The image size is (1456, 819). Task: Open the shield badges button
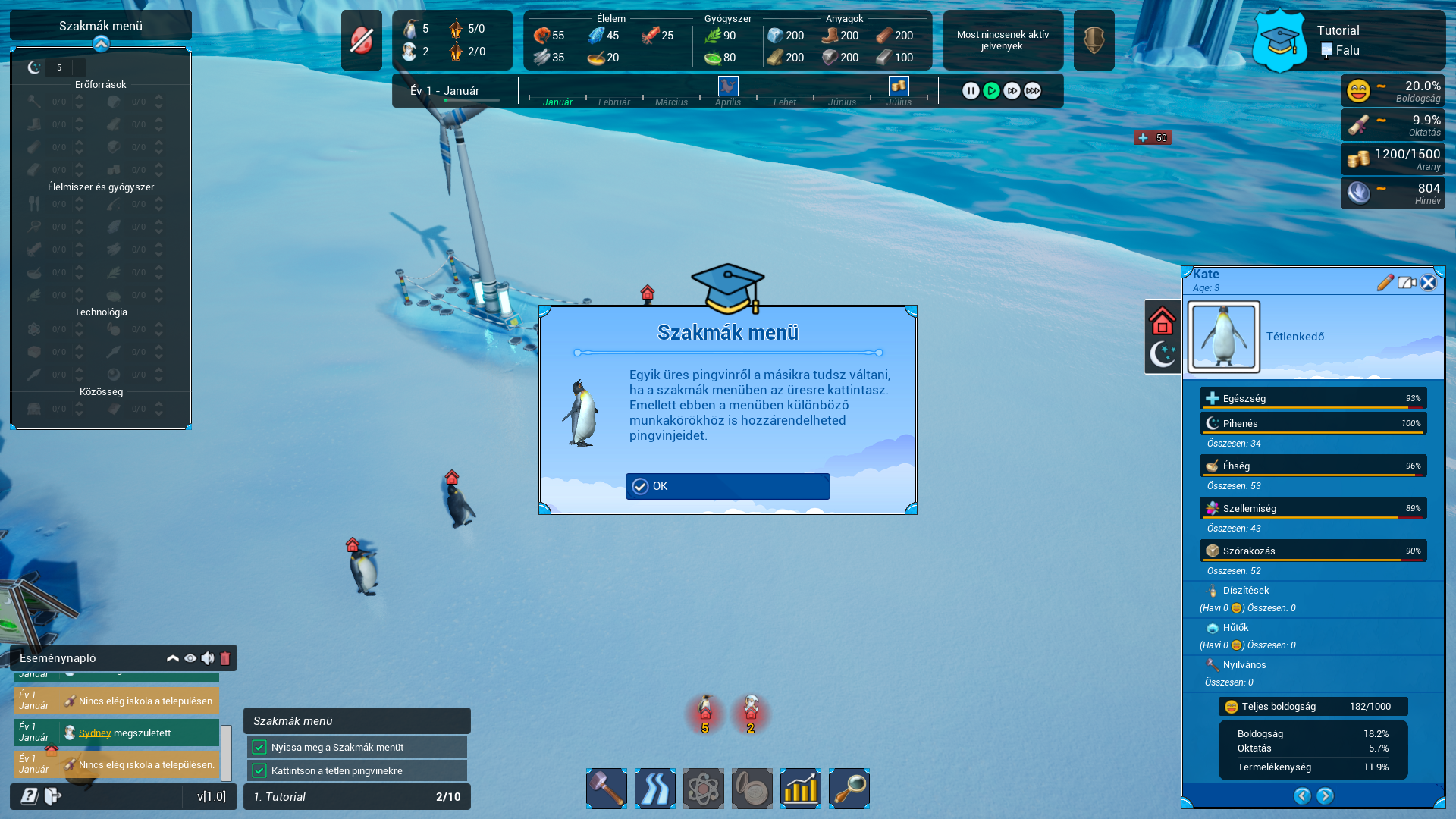tap(1094, 40)
